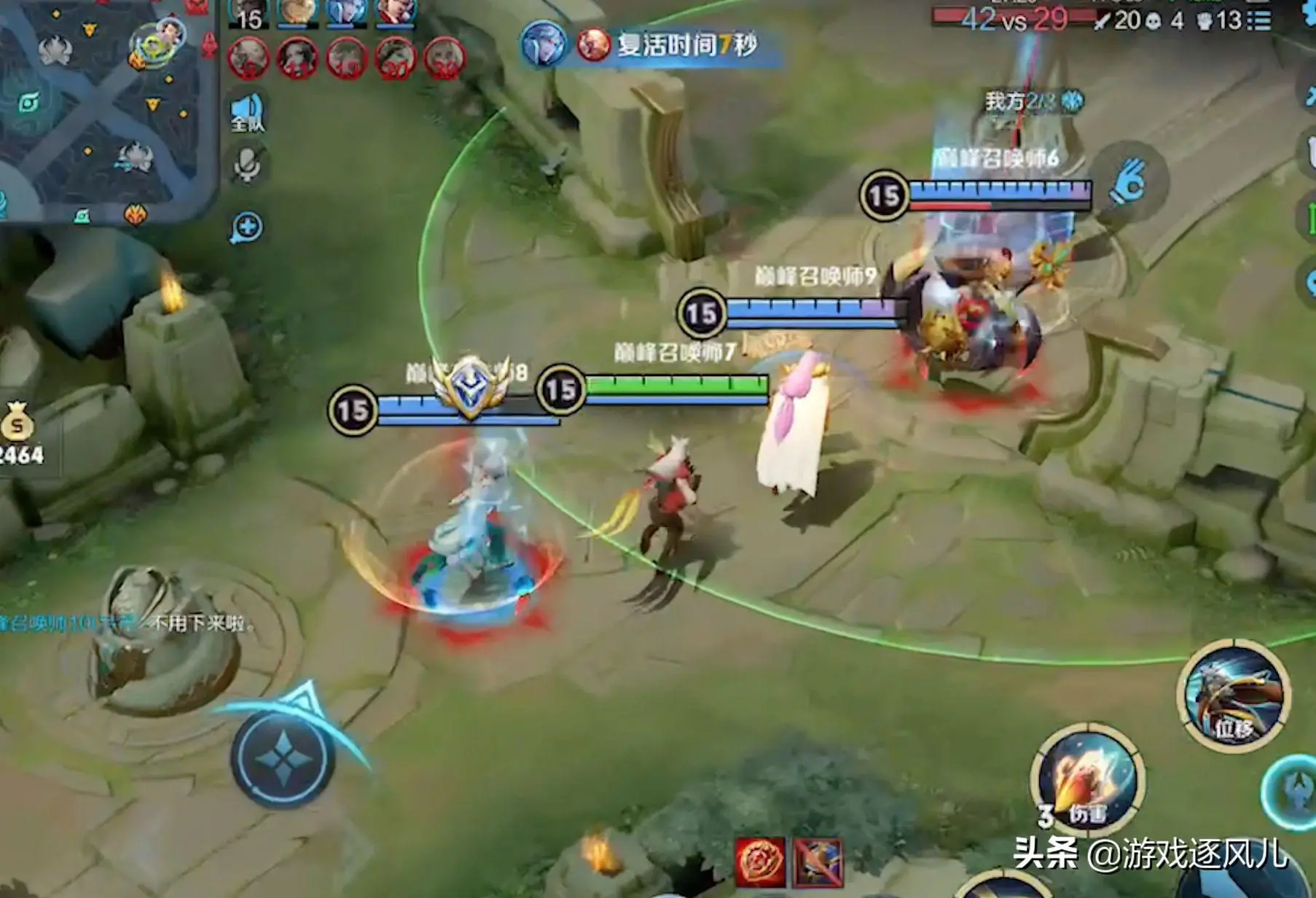The image size is (1316, 898).
Task: Activate the 伤害 damage skill
Action: (x=1086, y=779)
